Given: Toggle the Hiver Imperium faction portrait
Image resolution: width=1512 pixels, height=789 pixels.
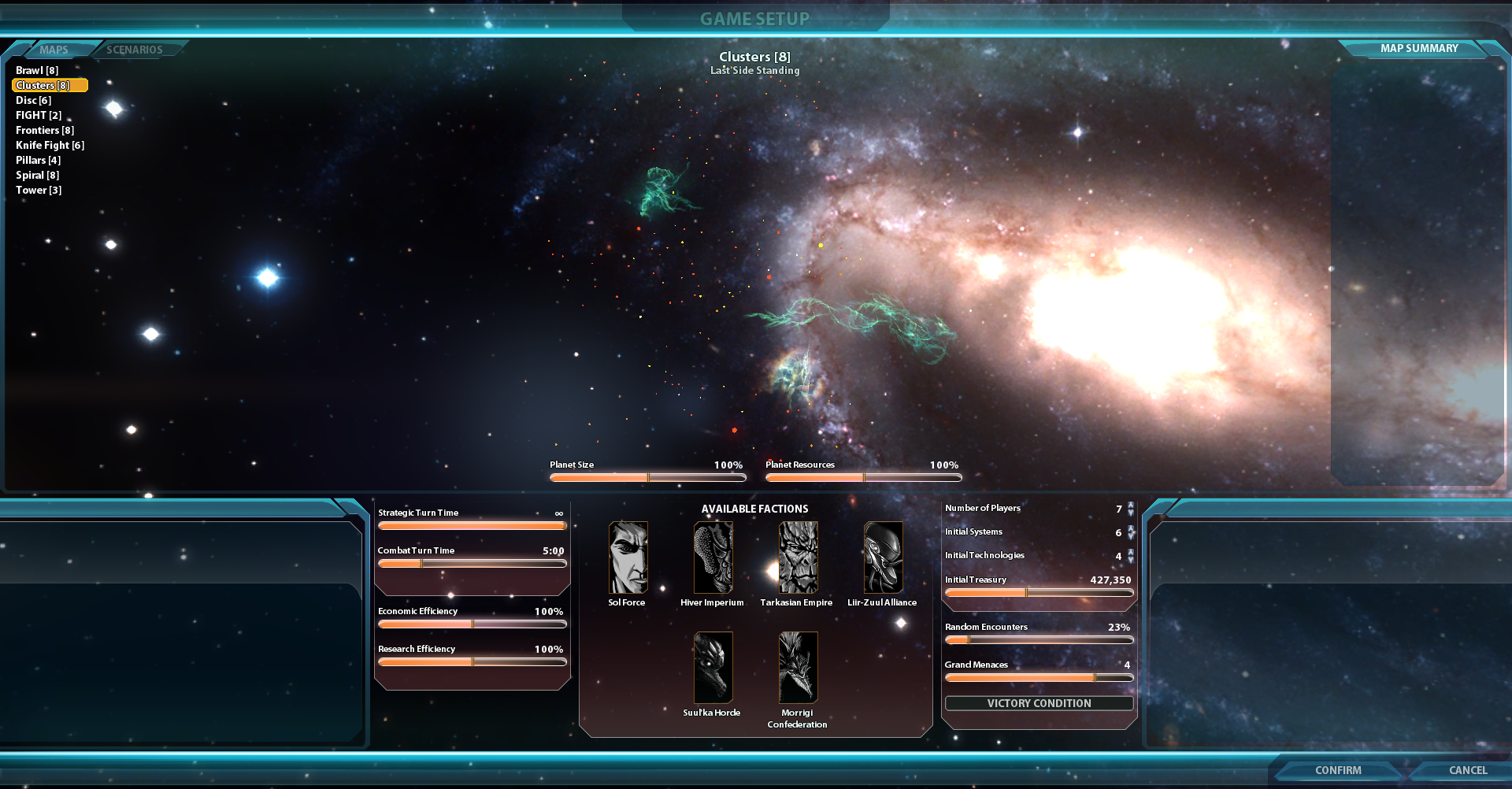Looking at the screenshot, I should click(x=713, y=557).
